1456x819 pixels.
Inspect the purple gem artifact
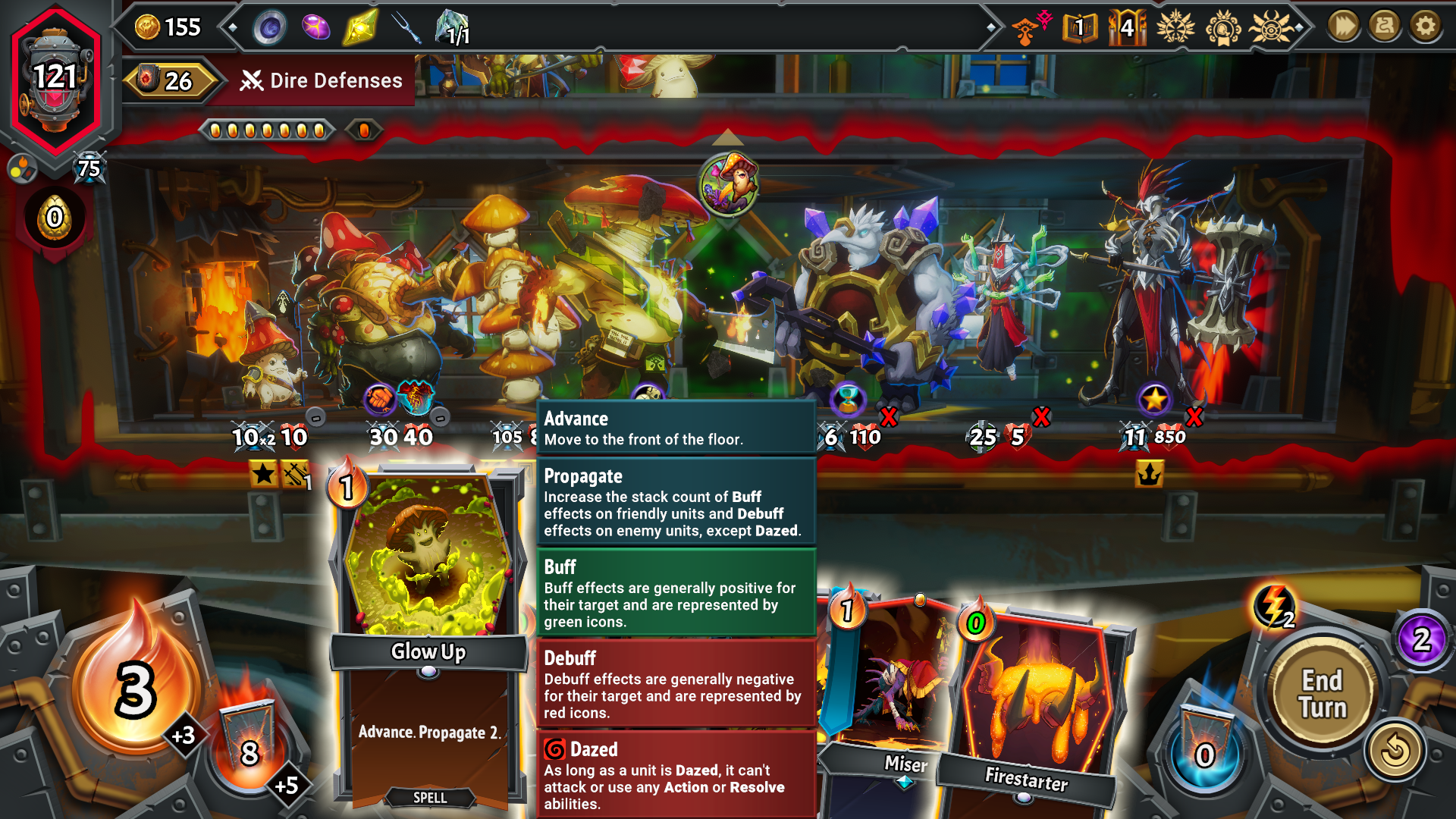[315, 28]
